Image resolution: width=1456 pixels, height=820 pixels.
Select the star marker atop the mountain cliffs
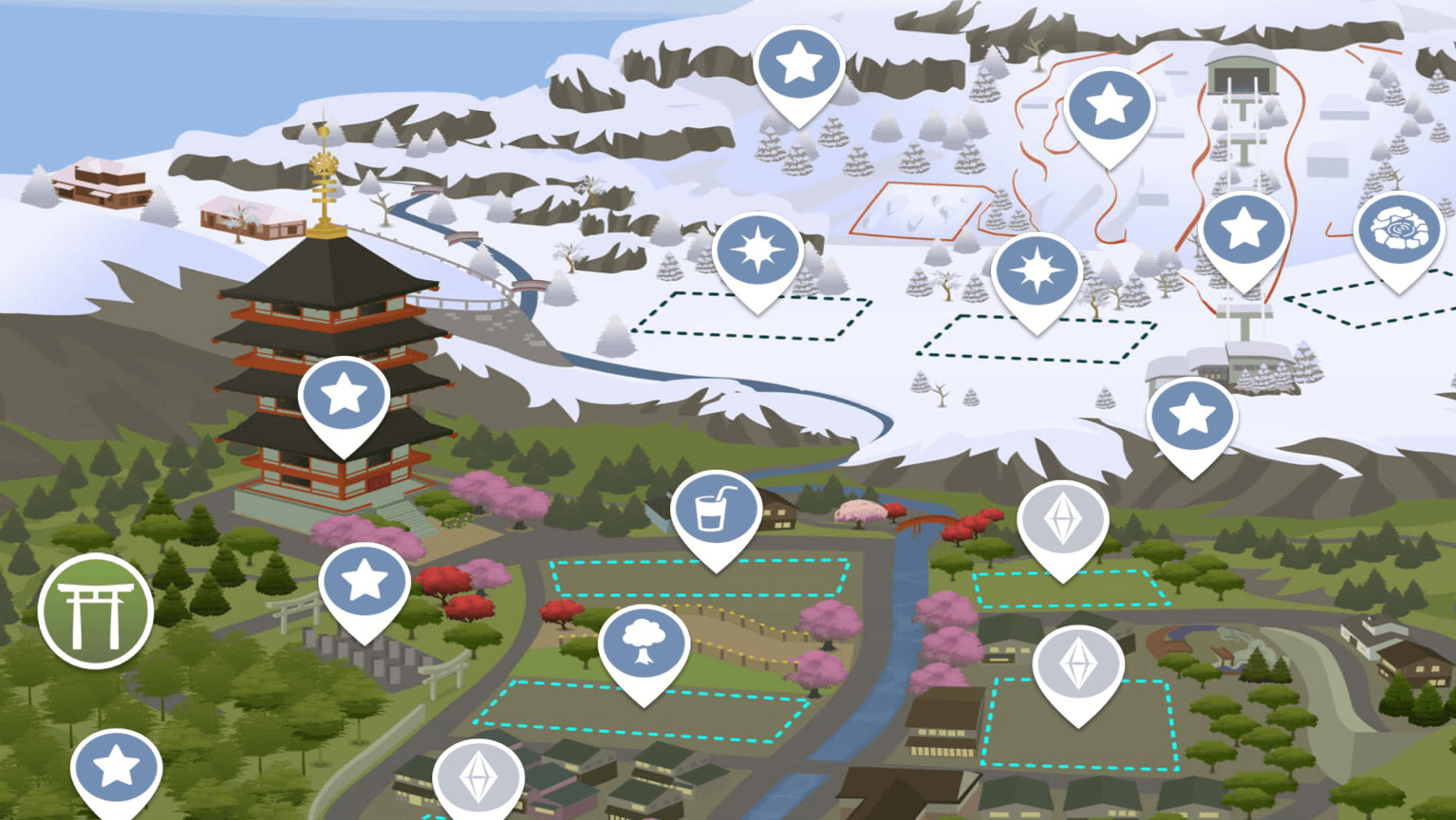(798, 66)
